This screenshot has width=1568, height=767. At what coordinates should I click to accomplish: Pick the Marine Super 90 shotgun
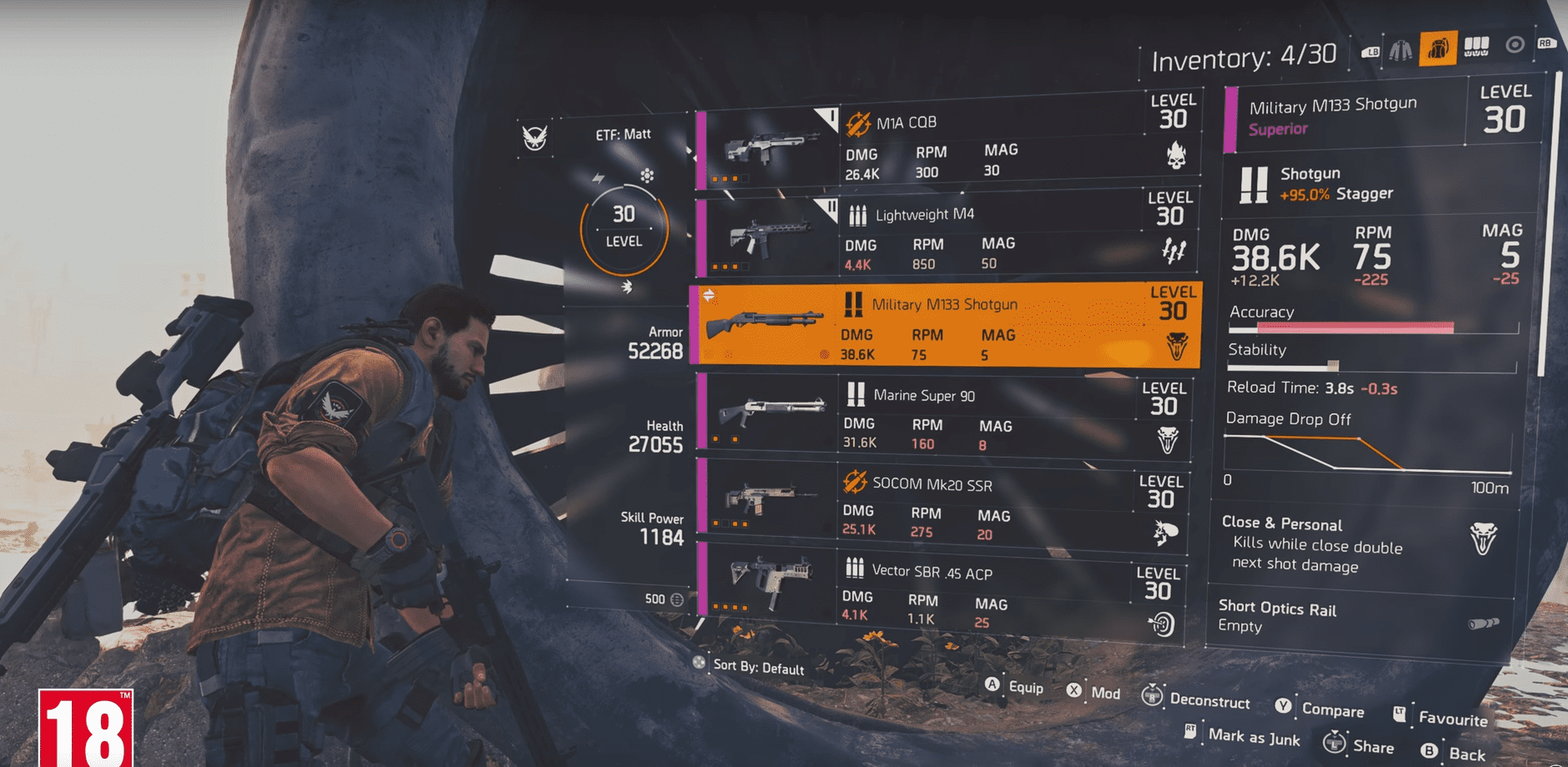(942, 417)
